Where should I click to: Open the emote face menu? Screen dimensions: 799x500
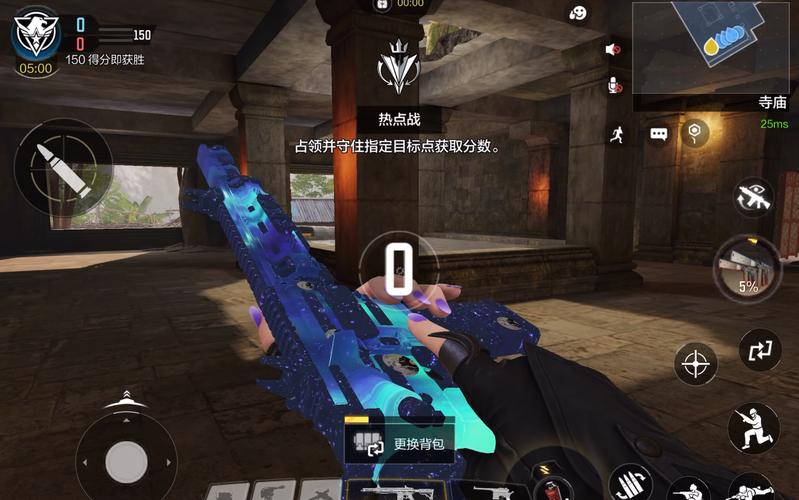point(578,13)
